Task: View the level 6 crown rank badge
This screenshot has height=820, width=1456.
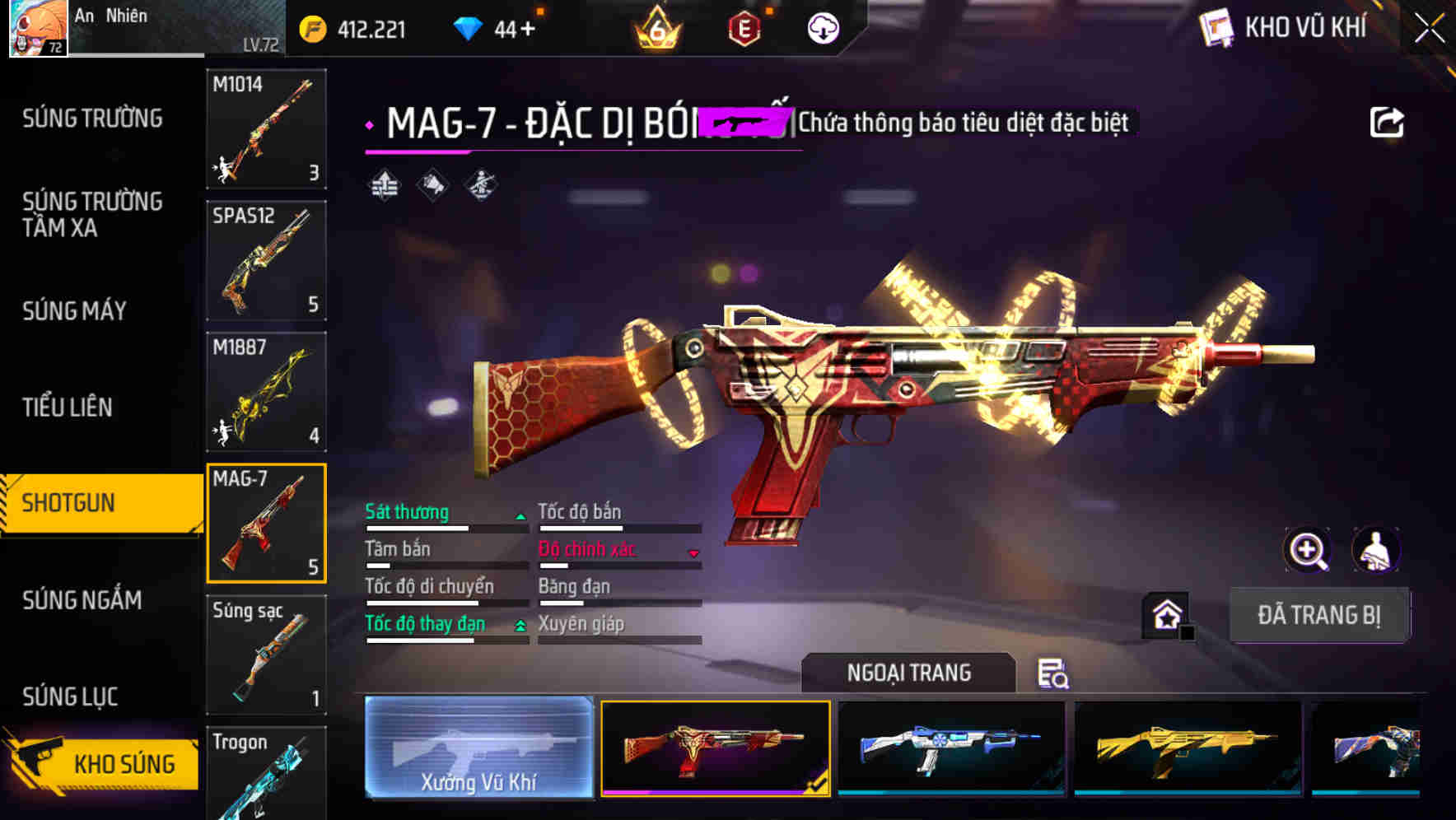Action: (x=655, y=27)
